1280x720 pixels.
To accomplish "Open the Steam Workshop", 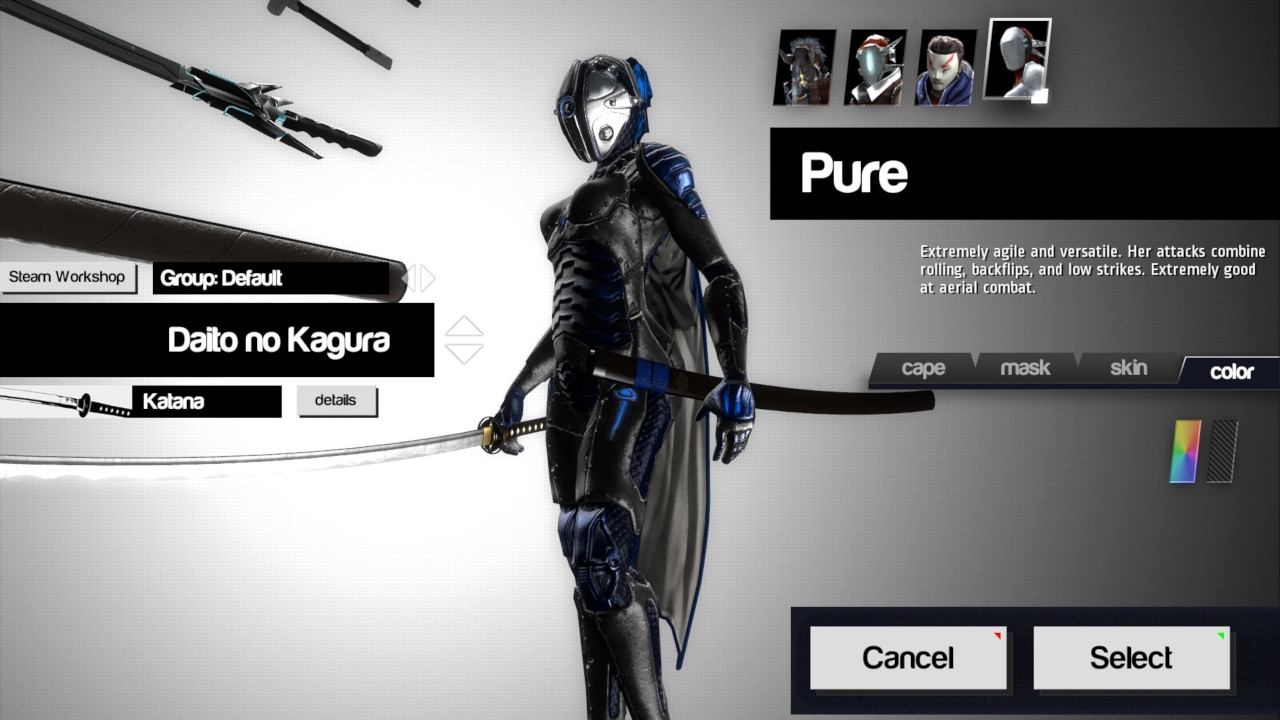I will tap(68, 277).
